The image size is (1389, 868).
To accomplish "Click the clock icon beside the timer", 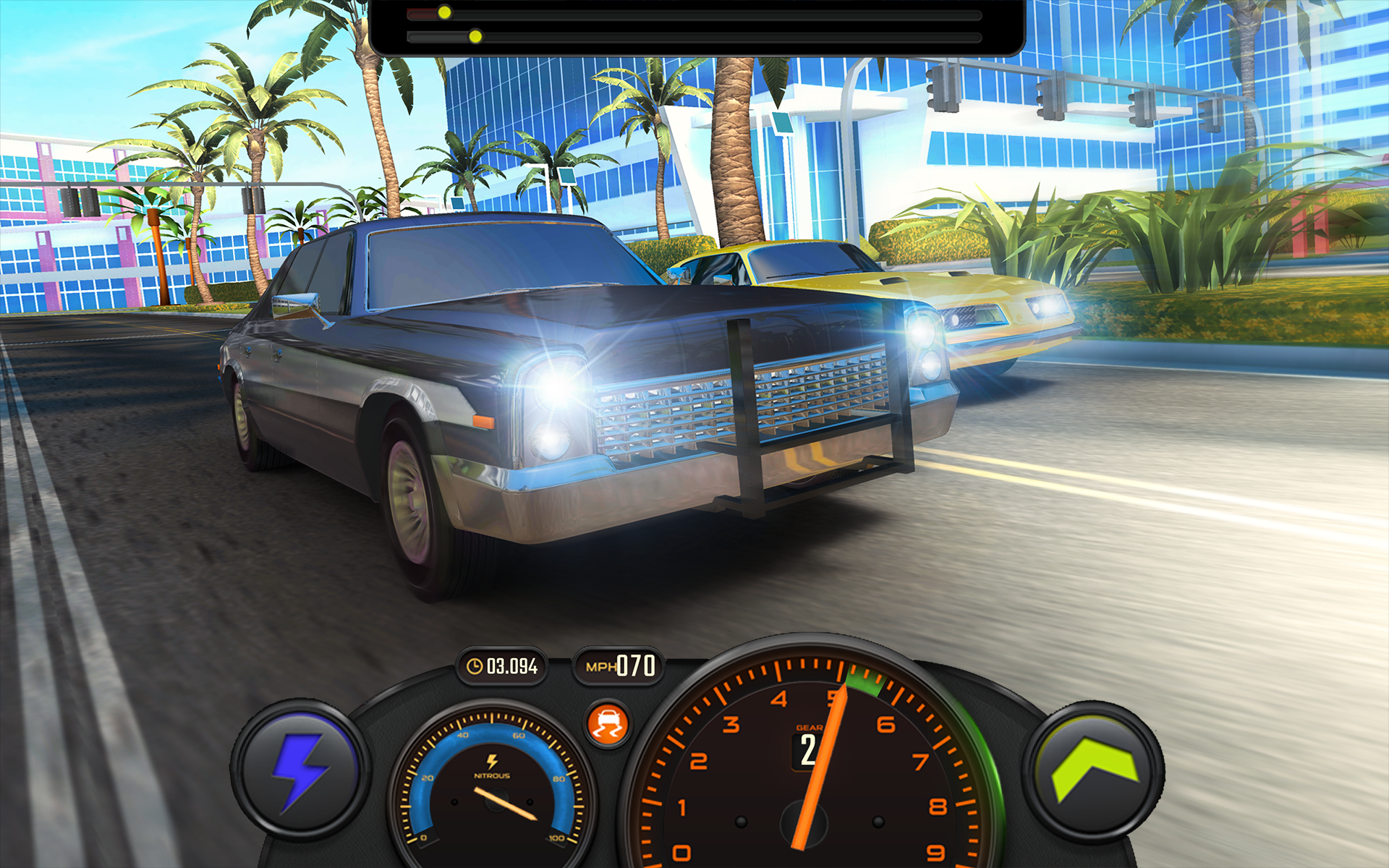I will click(x=475, y=666).
